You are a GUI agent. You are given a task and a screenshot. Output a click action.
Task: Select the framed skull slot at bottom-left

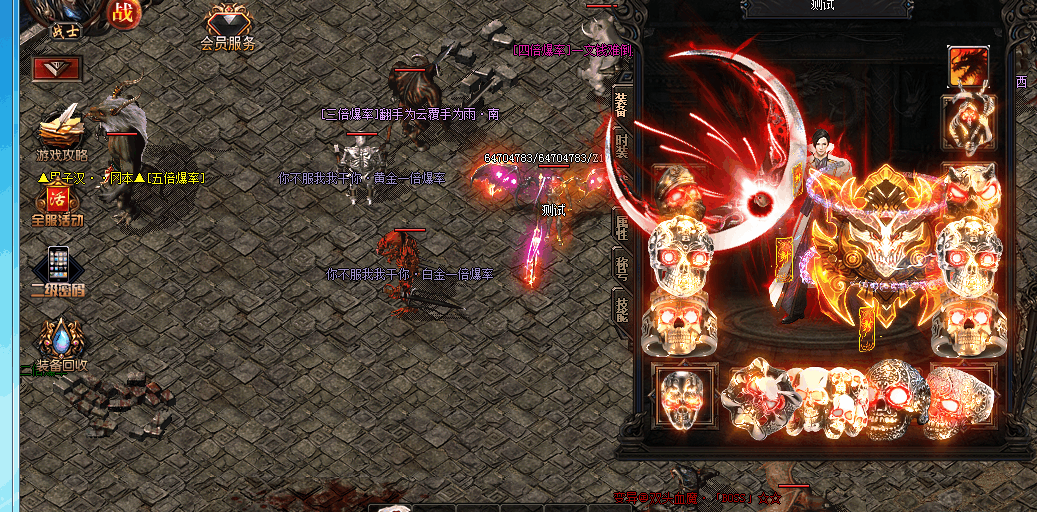pos(683,396)
